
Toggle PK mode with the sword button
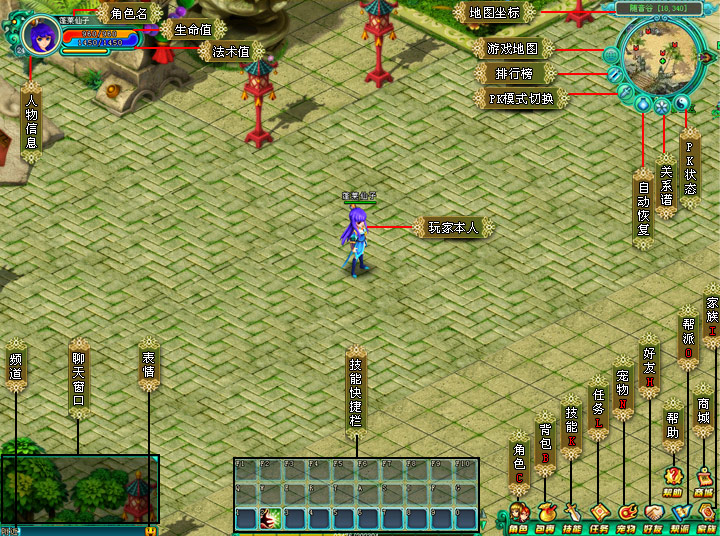626,93
